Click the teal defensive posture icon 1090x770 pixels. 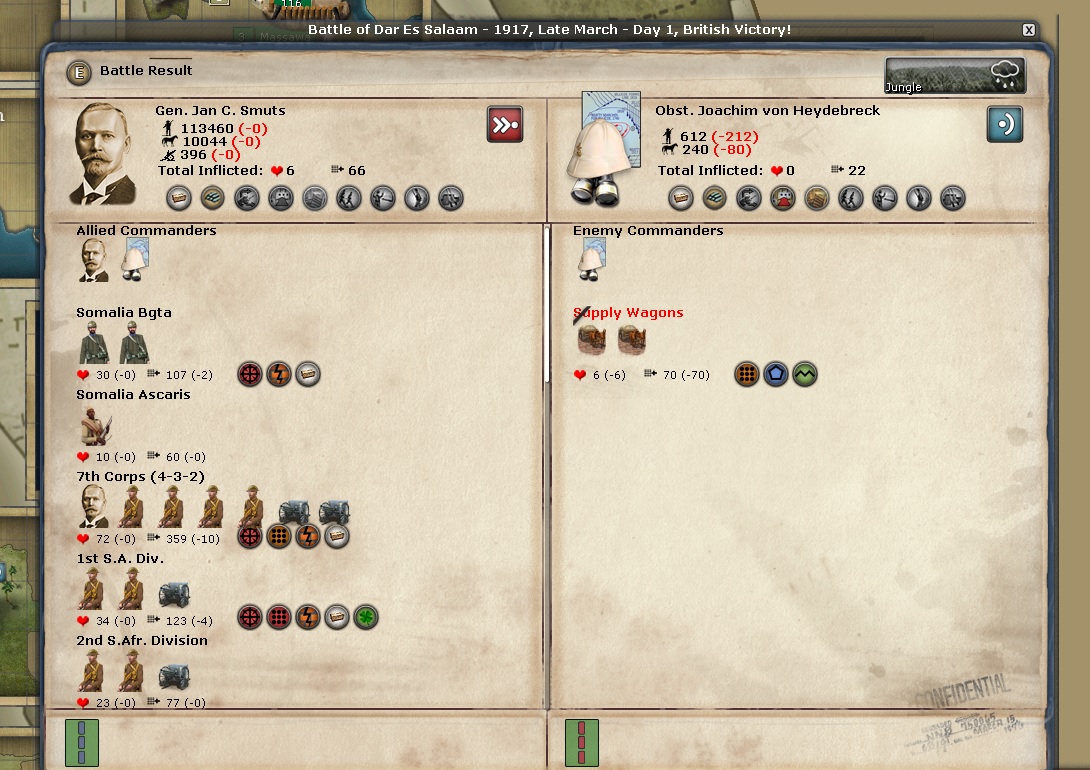(x=1004, y=125)
